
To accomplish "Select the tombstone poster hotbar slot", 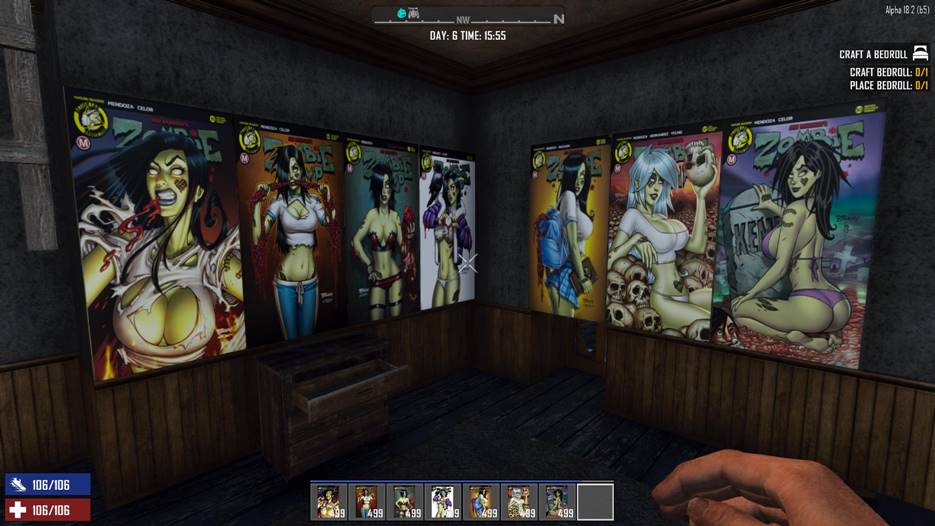I will pos(557,502).
